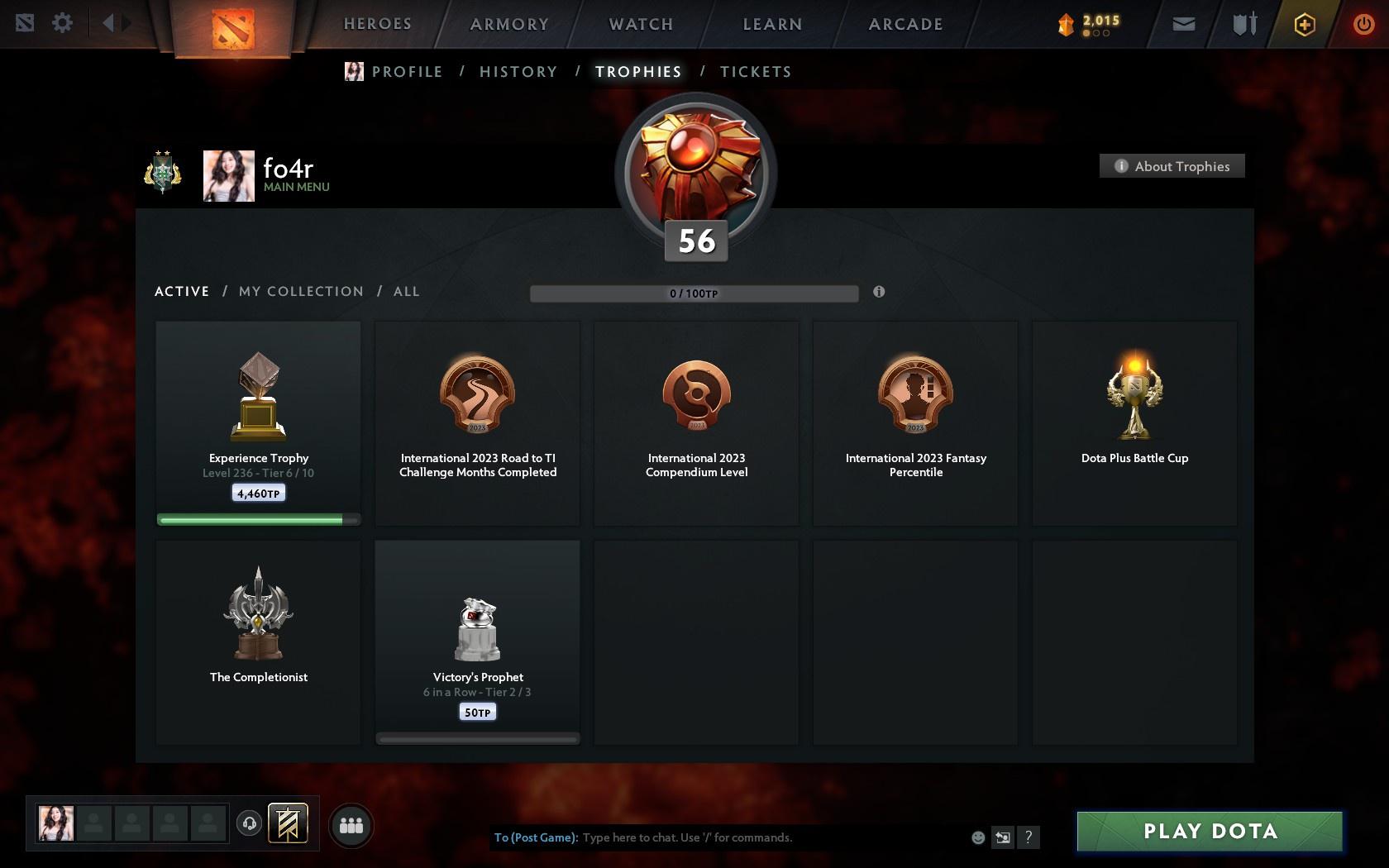This screenshot has height=868, width=1389.
Task: Click the guild banner icon
Action: tap(288, 823)
